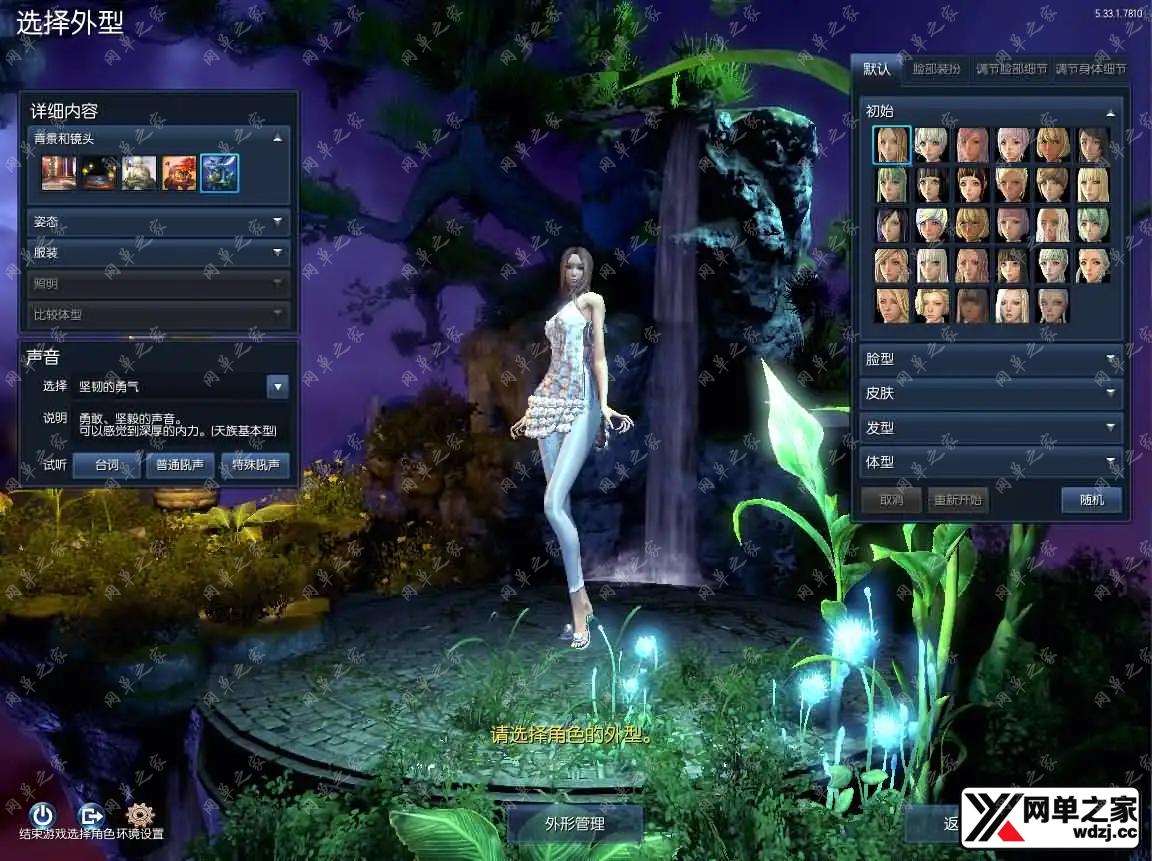The image size is (1152, 861).
Task: Open the 调节脸部细节 tab
Action: pyautogui.click(x=1011, y=70)
